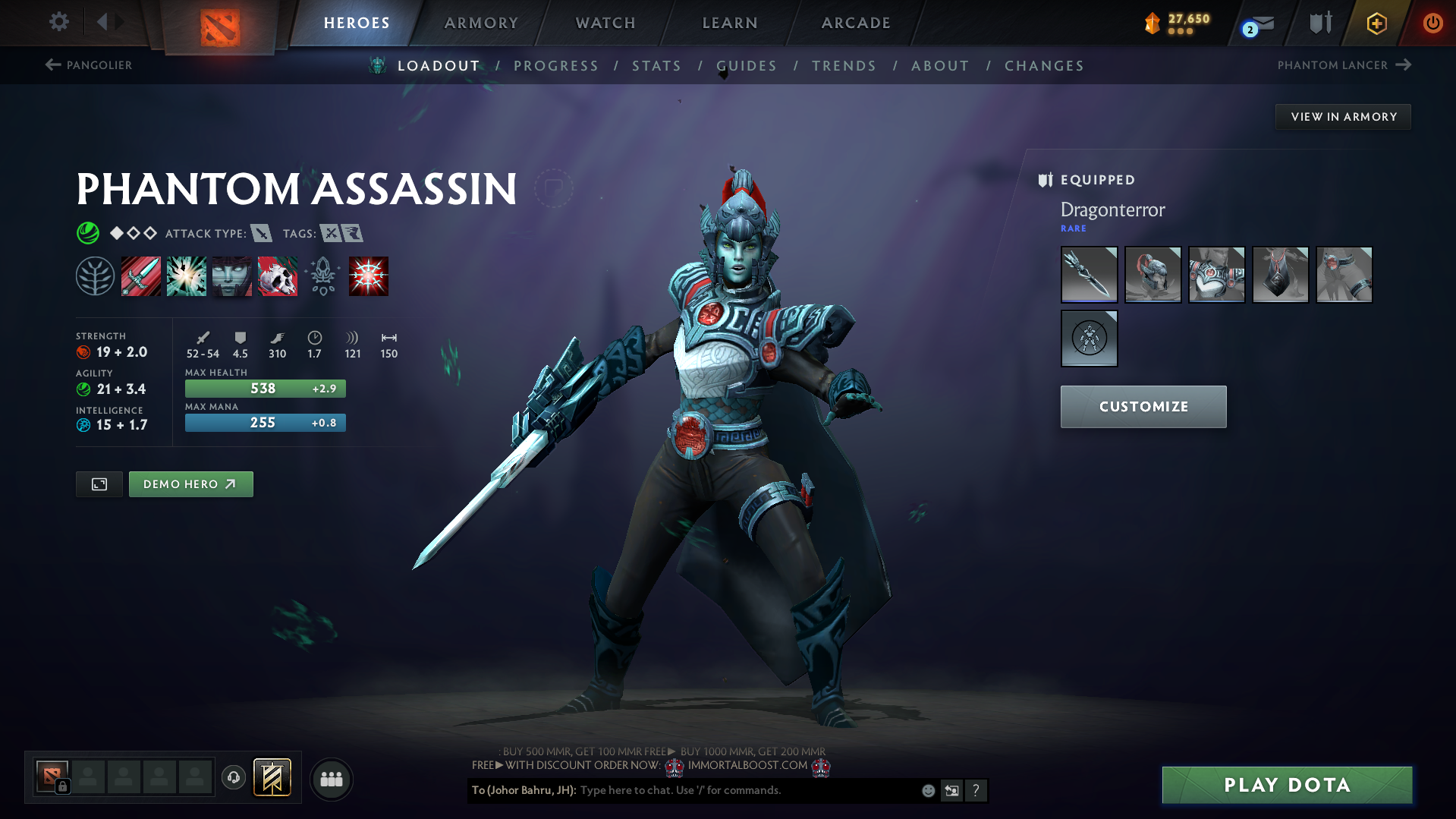Go to the Learn tab
This screenshot has height=819, width=1456.
pos(730,23)
